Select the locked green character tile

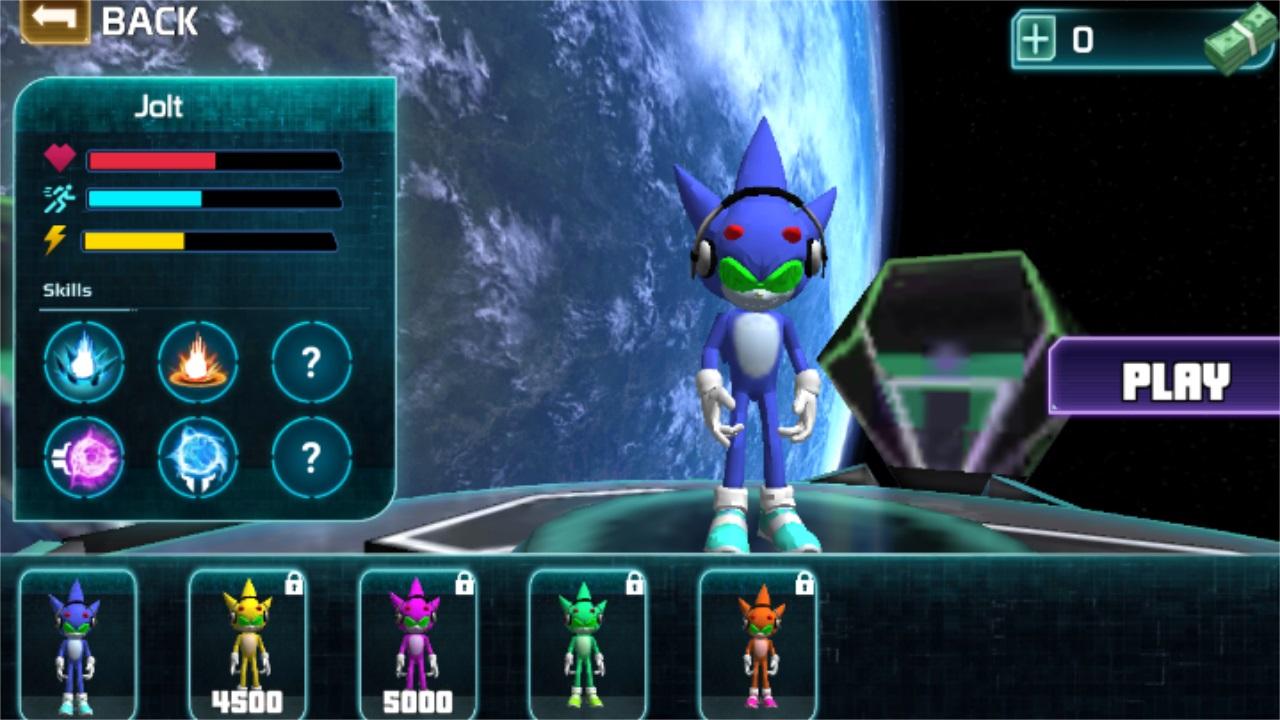click(x=587, y=642)
